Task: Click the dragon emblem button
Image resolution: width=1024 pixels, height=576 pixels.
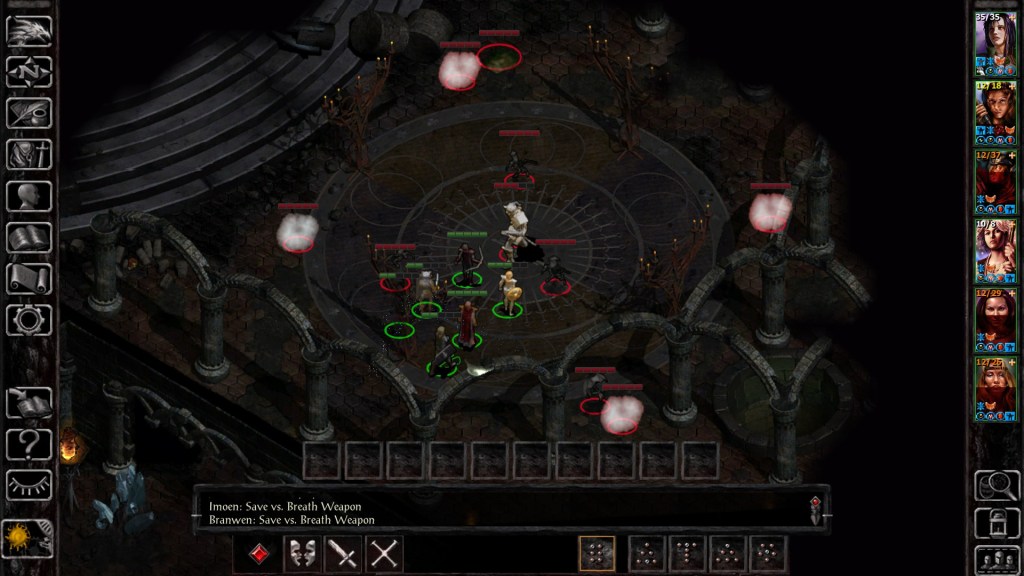Action: (x=29, y=31)
